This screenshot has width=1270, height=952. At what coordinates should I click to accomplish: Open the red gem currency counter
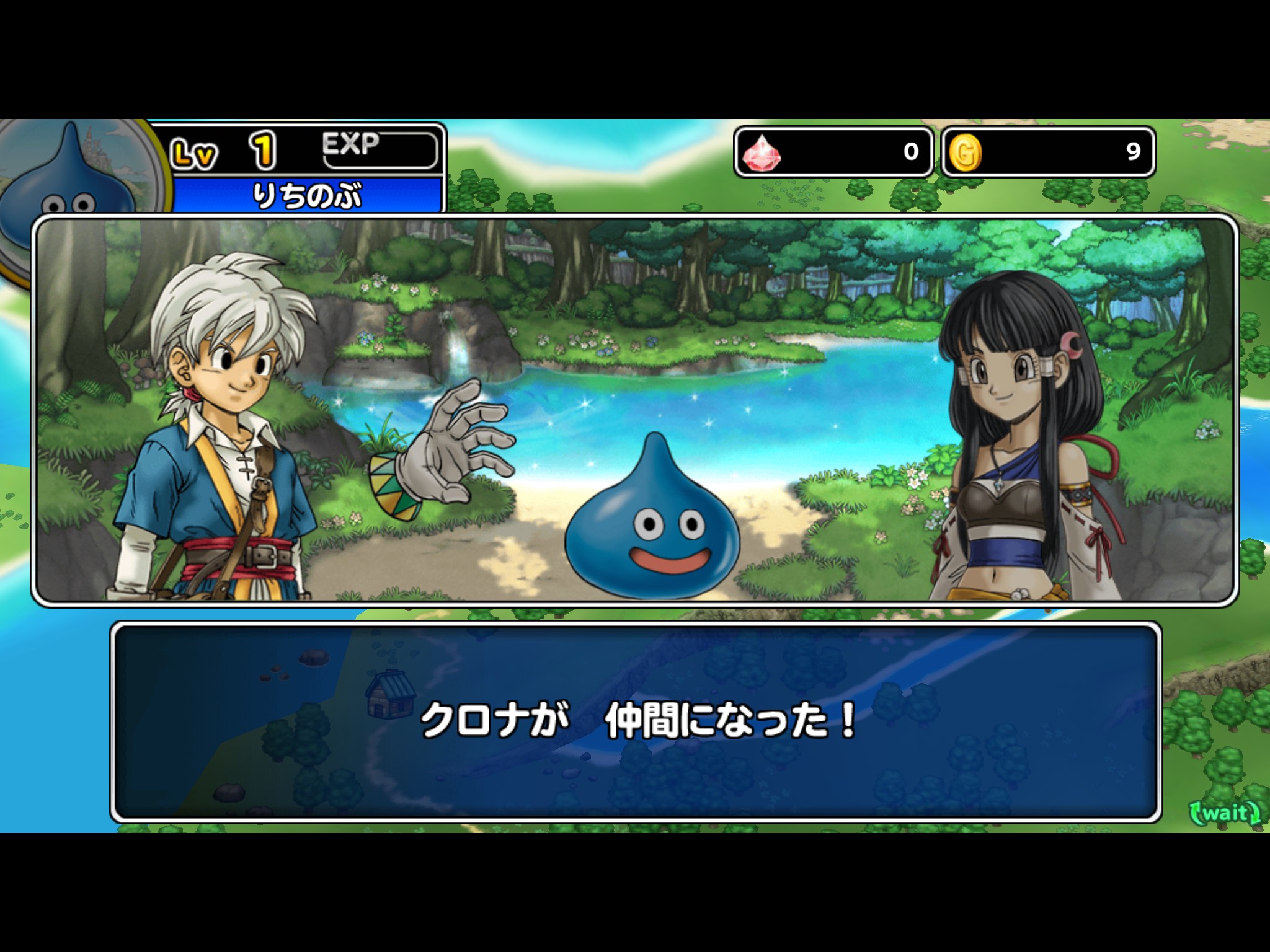click(x=833, y=152)
